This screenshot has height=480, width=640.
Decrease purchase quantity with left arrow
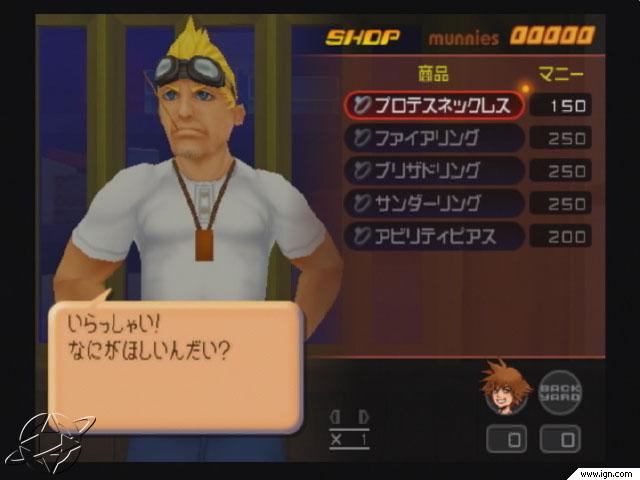pyautogui.click(x=336, y=416)
